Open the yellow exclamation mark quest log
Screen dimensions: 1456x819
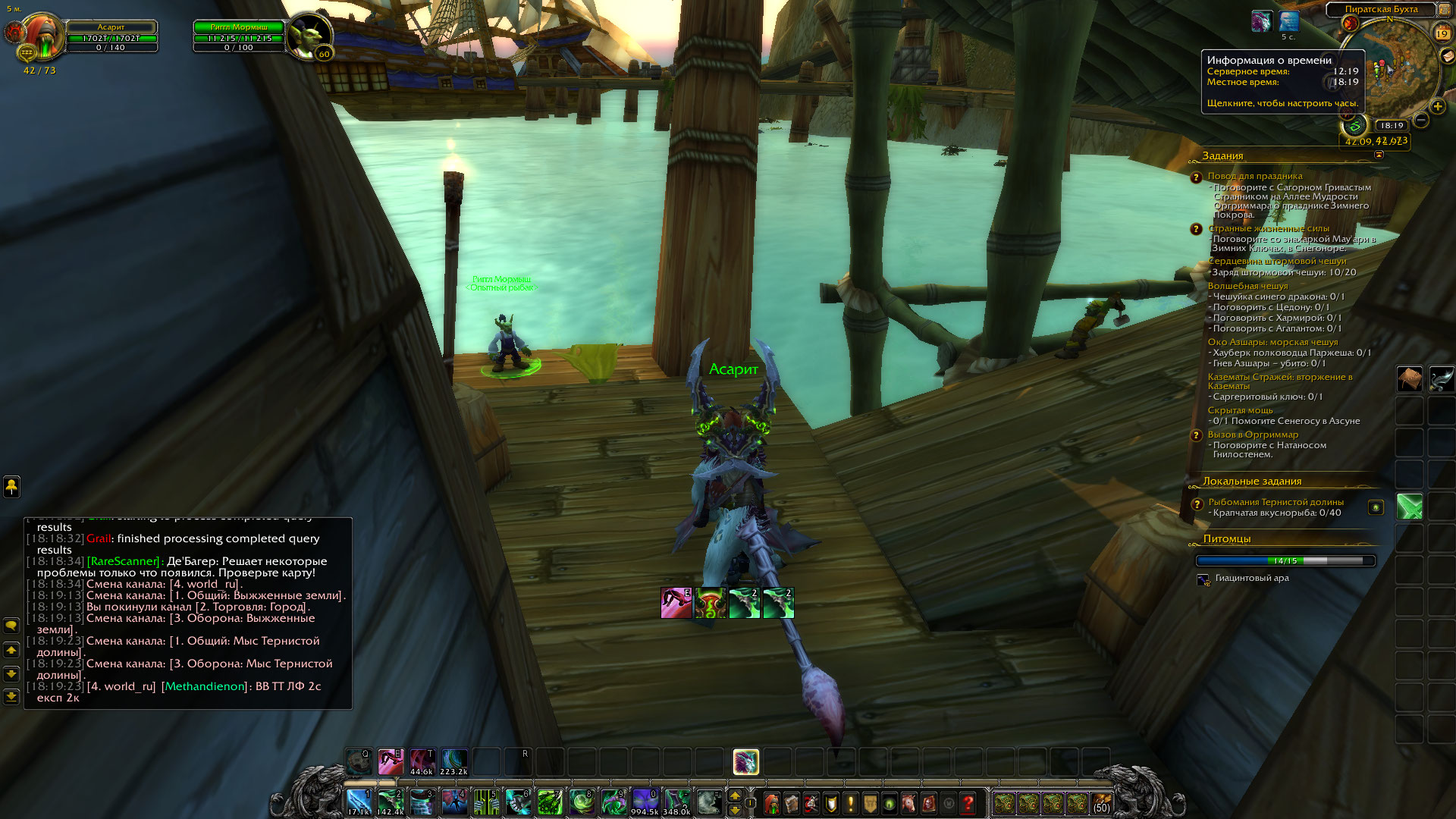[851, 803]
